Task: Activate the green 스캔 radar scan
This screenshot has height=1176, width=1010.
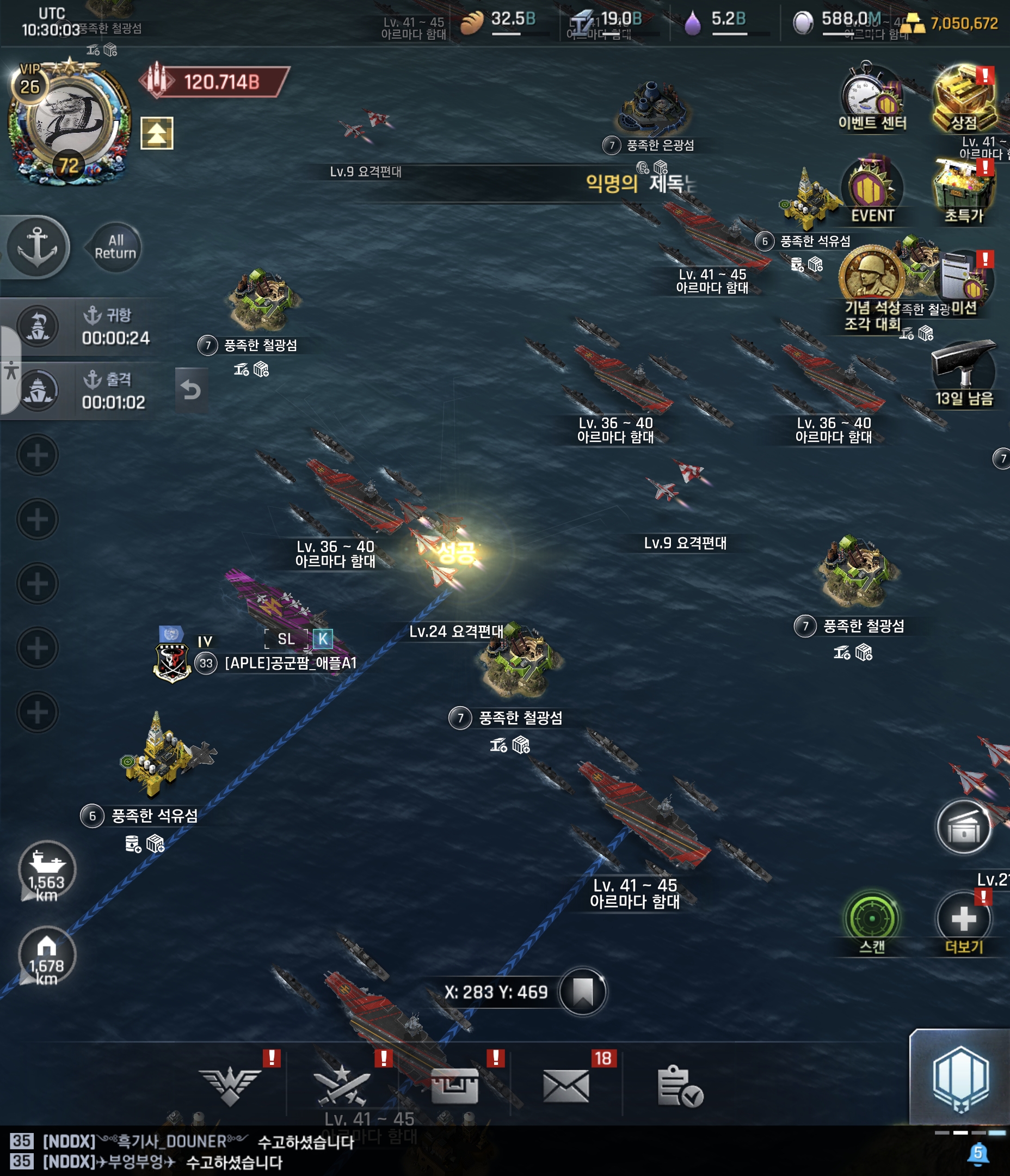Action: pyautogui.click(x=872, y=920)
